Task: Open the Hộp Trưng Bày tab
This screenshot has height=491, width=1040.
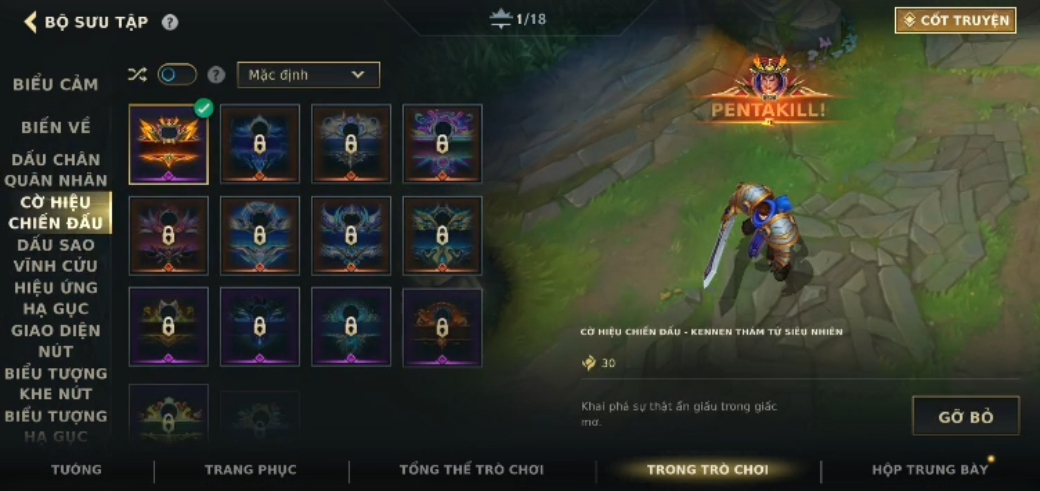Action: pyautogui.click(x=929, y=470)
